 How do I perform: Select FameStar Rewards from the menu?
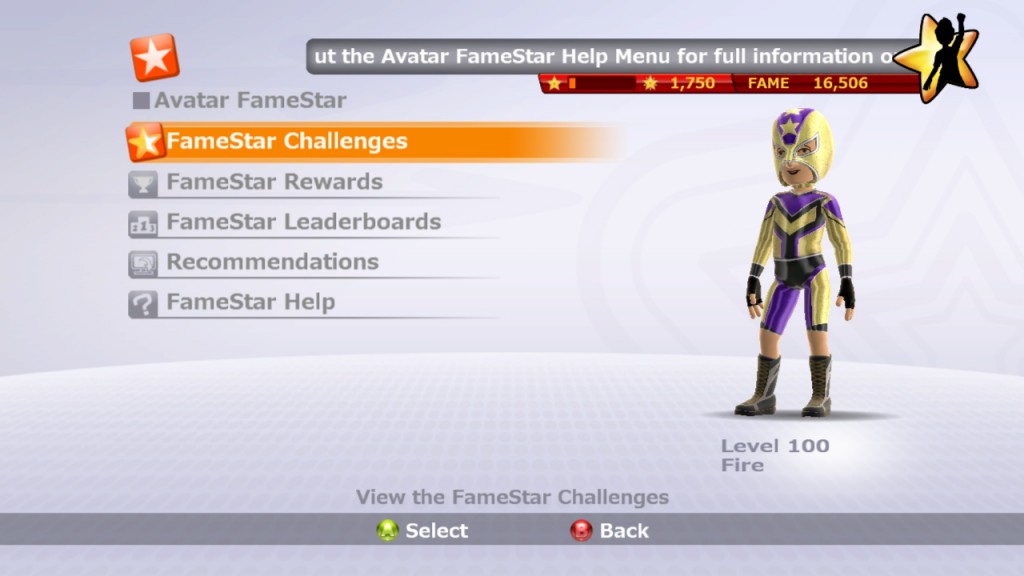coord(274,182)
